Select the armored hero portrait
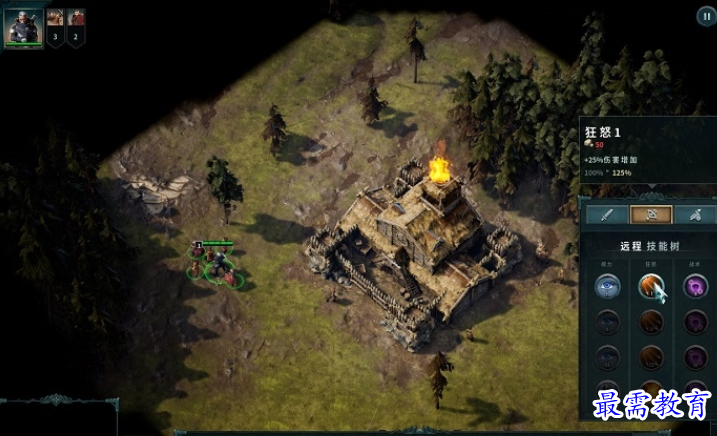The height and width of the screenshot is (436, 717). [x=23, y=26]
